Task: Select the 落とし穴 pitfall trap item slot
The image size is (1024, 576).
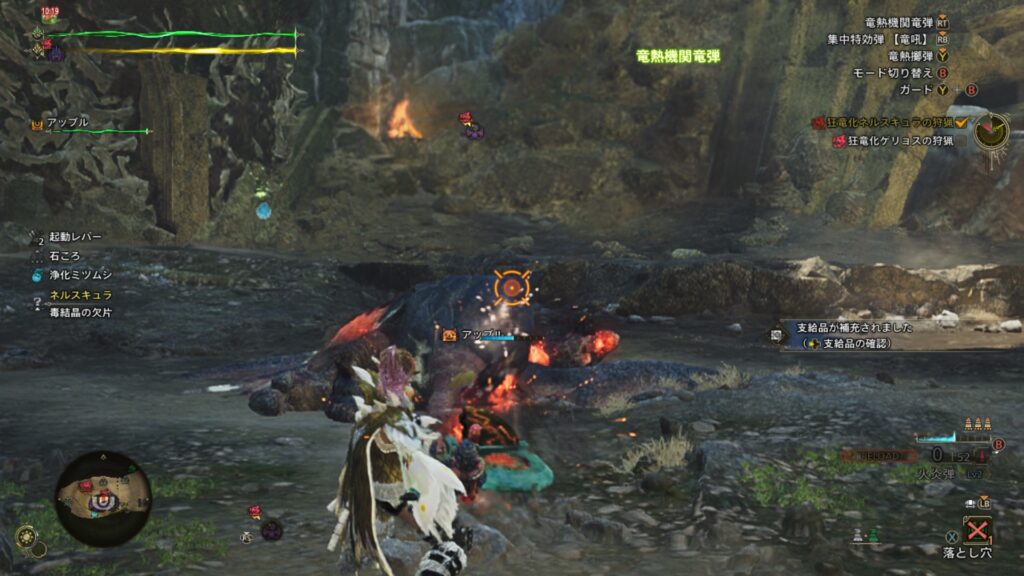Action: (x=977, y=530)
